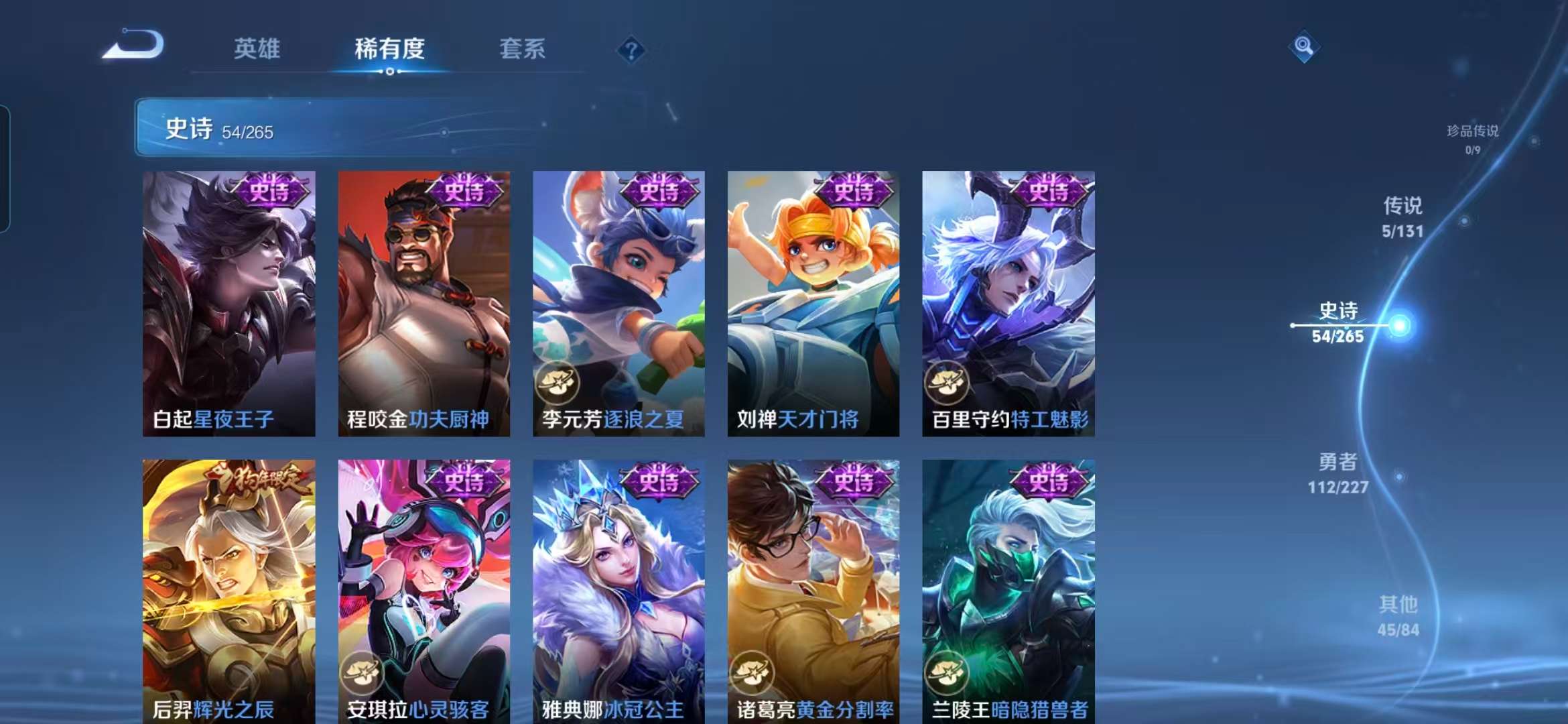Go back using the return arrow
This screenshot has height=724, width=1568.
click(133, 46)
